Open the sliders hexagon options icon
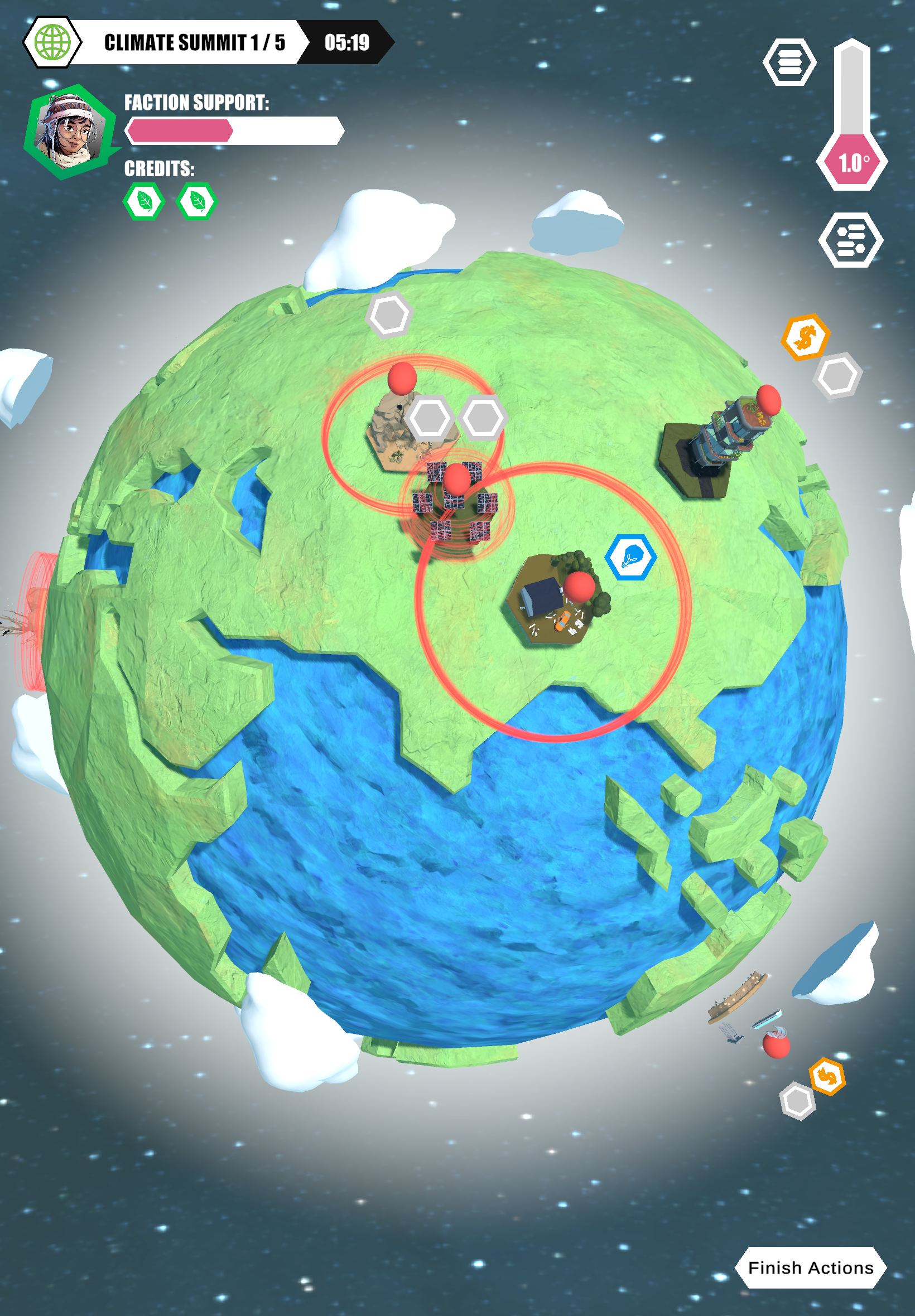 point(851,239)
